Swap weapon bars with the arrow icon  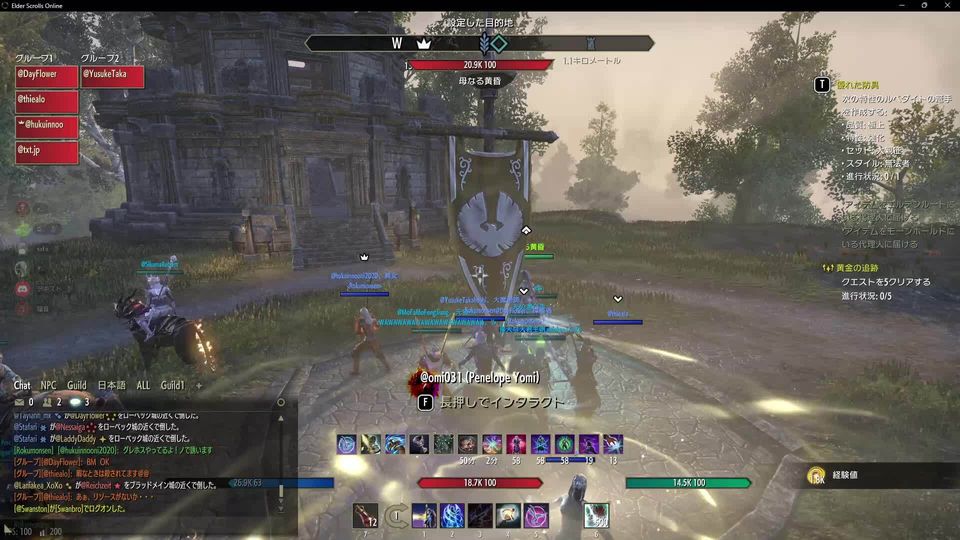[396, 515]
